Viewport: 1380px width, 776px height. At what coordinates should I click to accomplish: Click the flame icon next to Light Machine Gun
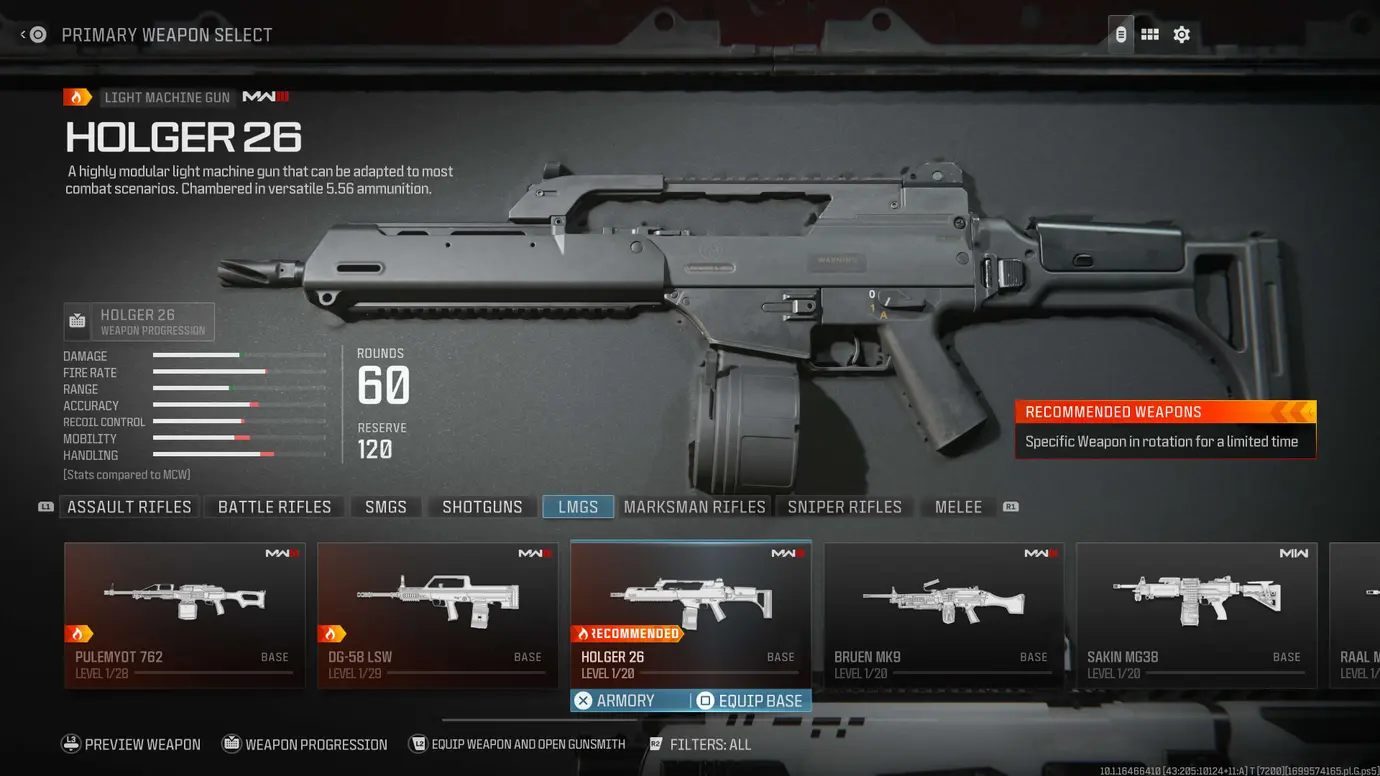[x=77, y=96]
